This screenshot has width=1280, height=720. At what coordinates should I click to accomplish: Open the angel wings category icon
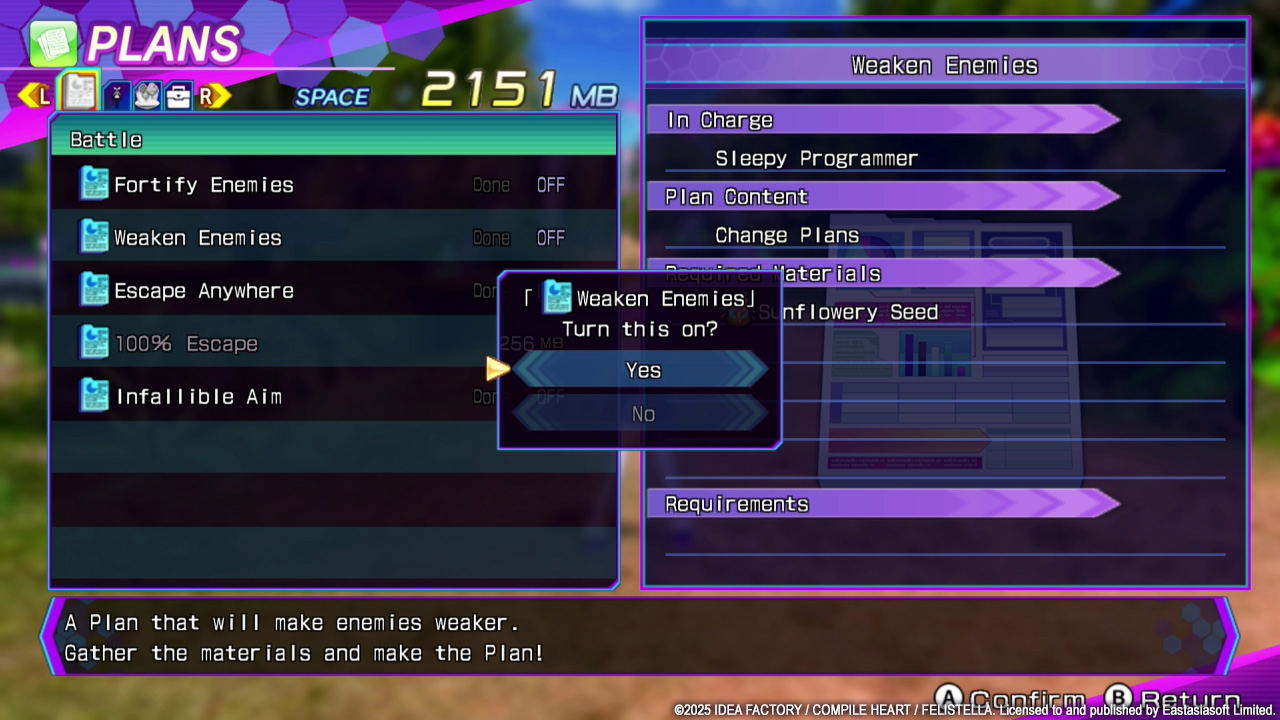145,92
